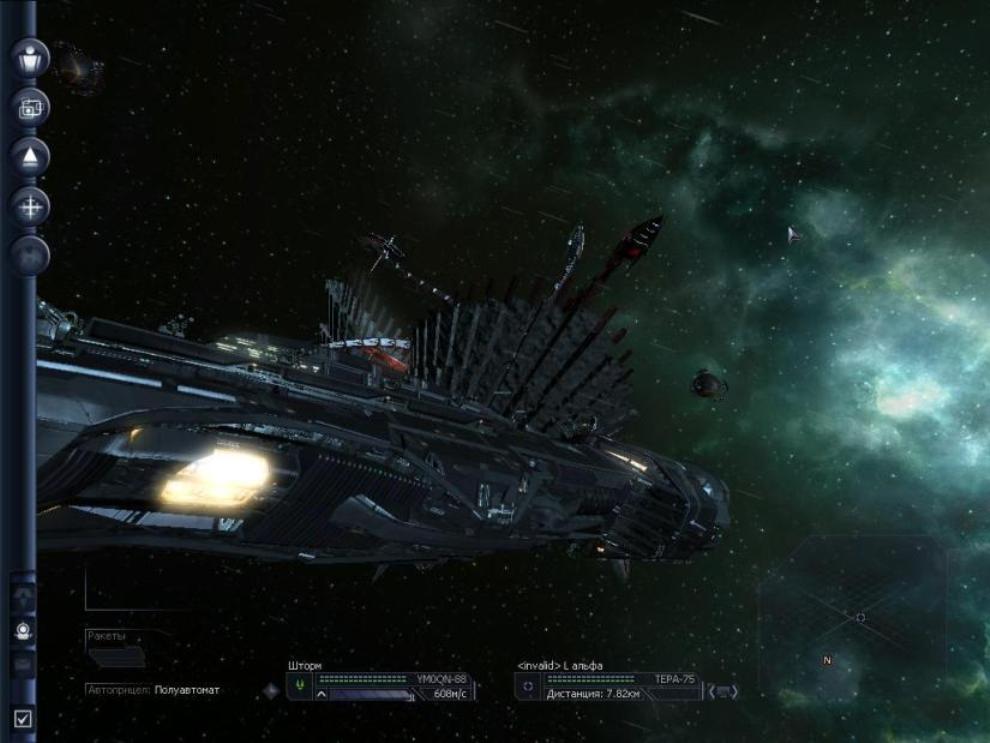Change the Автоприцел Полуавтомат aiming mode

187,690
